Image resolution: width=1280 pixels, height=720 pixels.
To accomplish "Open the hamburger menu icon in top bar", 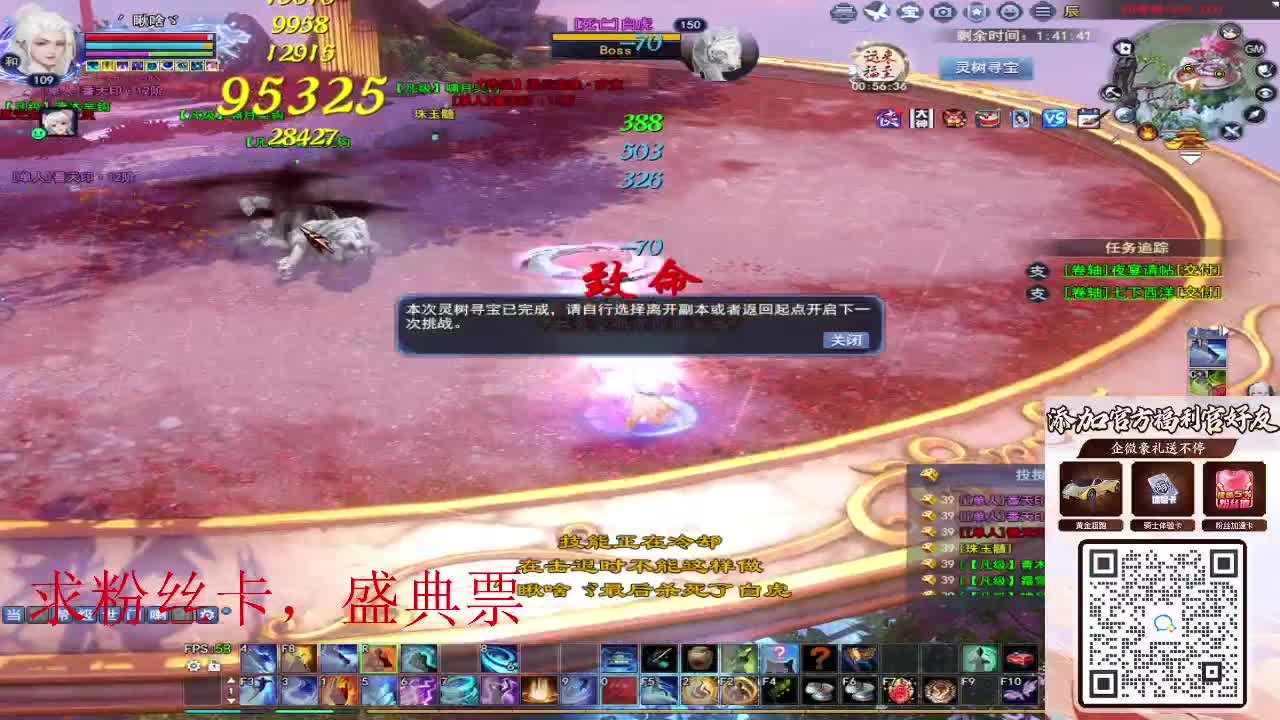I will [1044, 12].
